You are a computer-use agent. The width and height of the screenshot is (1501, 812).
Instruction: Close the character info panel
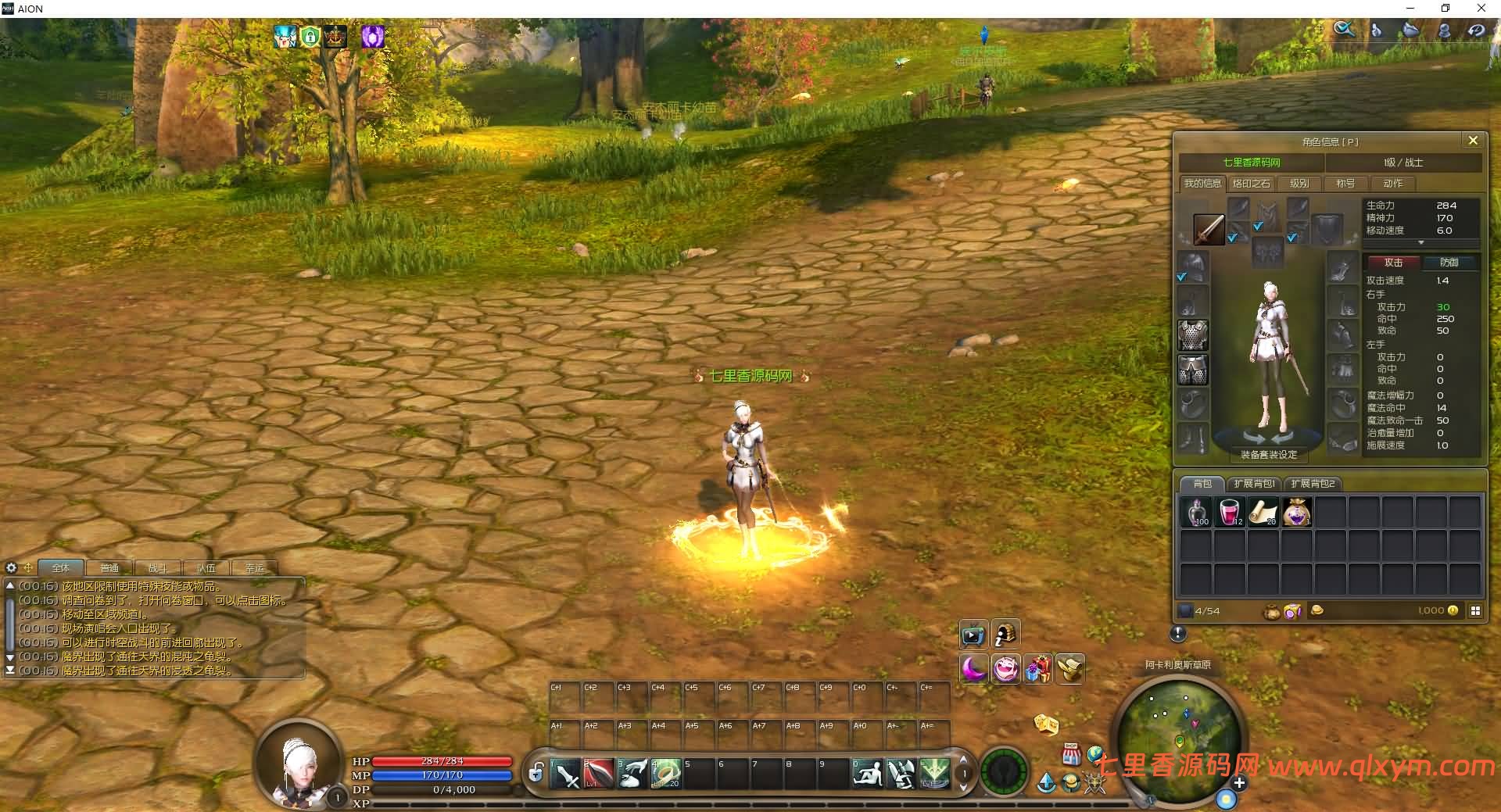(1473, 141)
